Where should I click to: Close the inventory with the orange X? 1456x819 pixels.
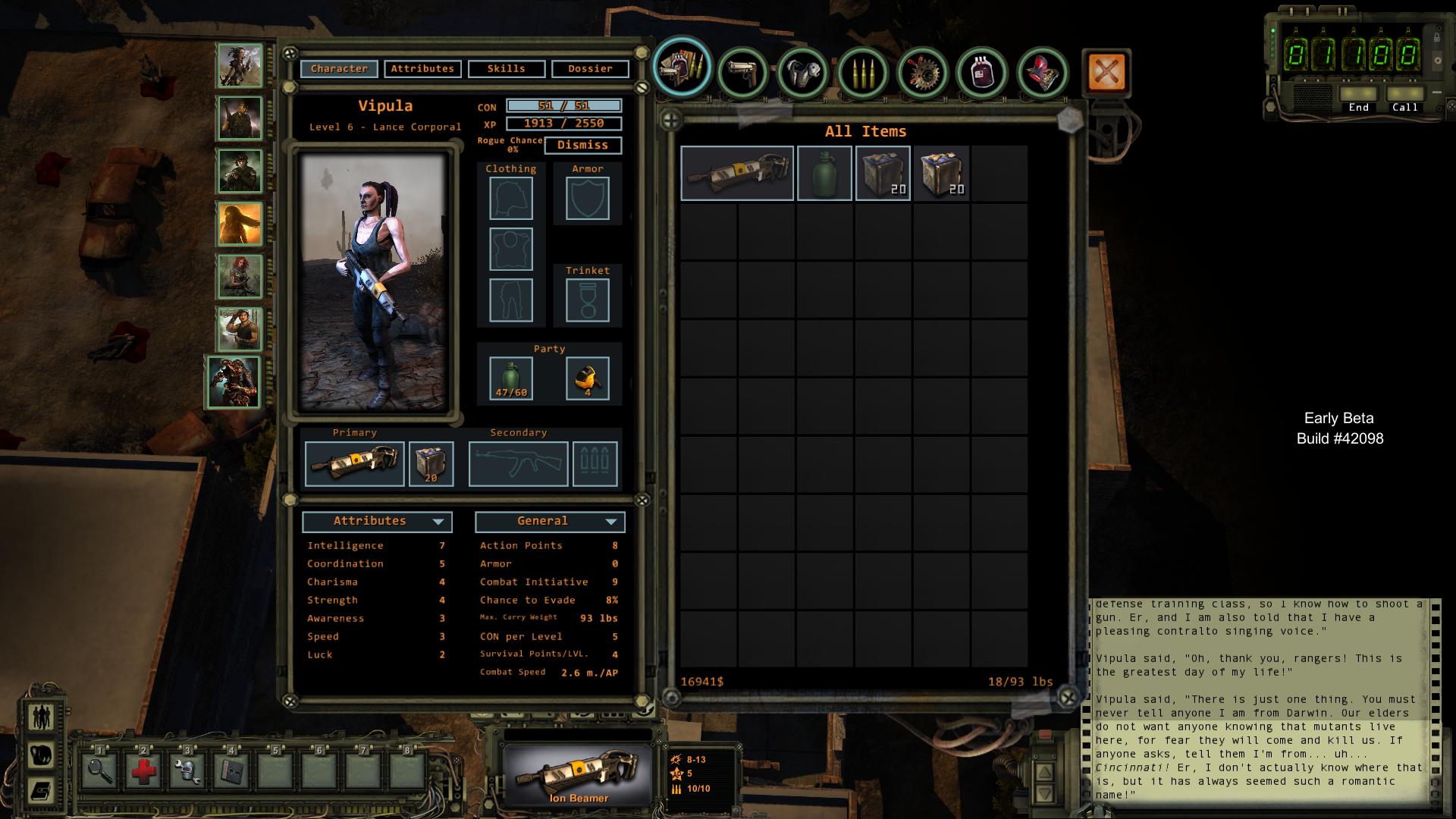coord(1106,73)
